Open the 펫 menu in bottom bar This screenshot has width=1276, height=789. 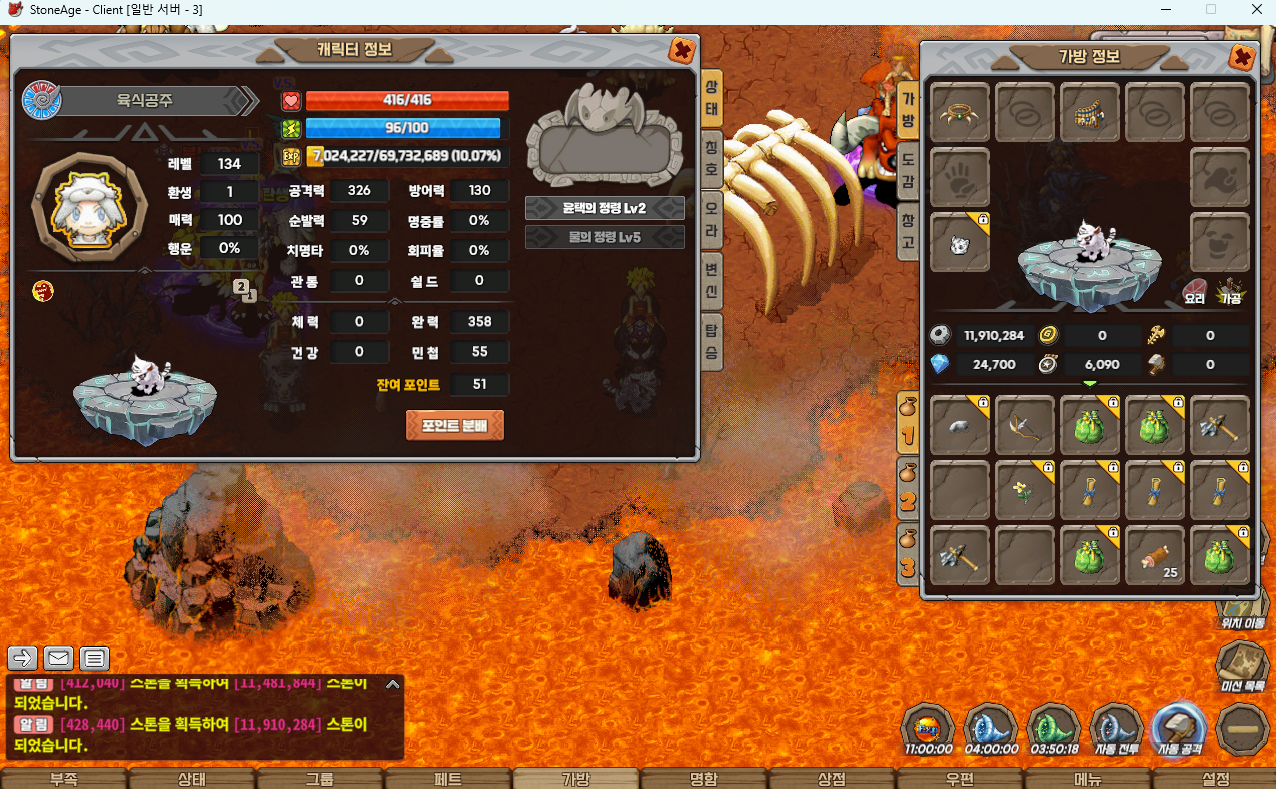pyautogui.click(x=447, y=779)
